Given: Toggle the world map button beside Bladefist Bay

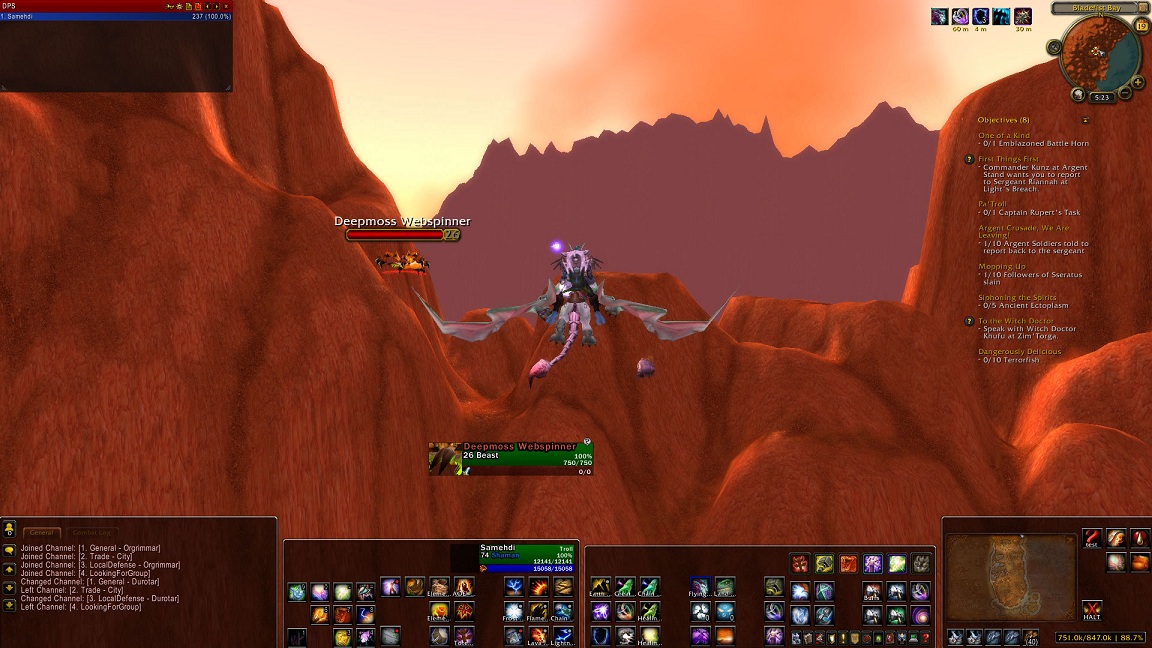Looking at the screenshot, I should [1143, 8].
